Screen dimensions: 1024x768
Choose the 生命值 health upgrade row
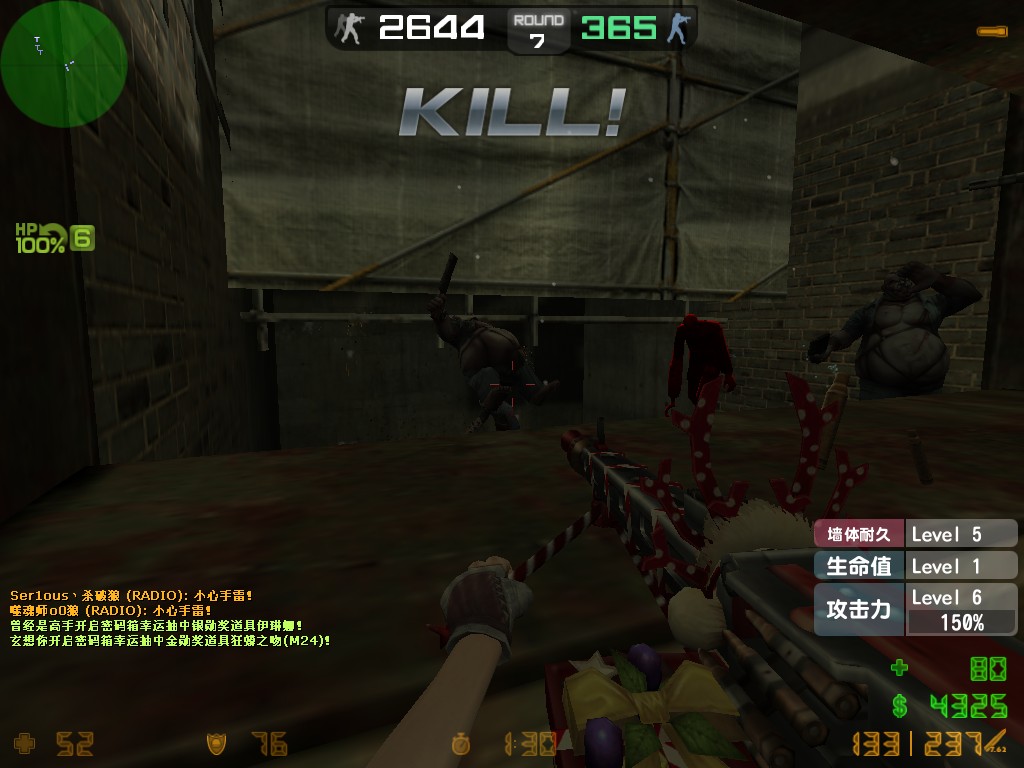coord(859,566)
